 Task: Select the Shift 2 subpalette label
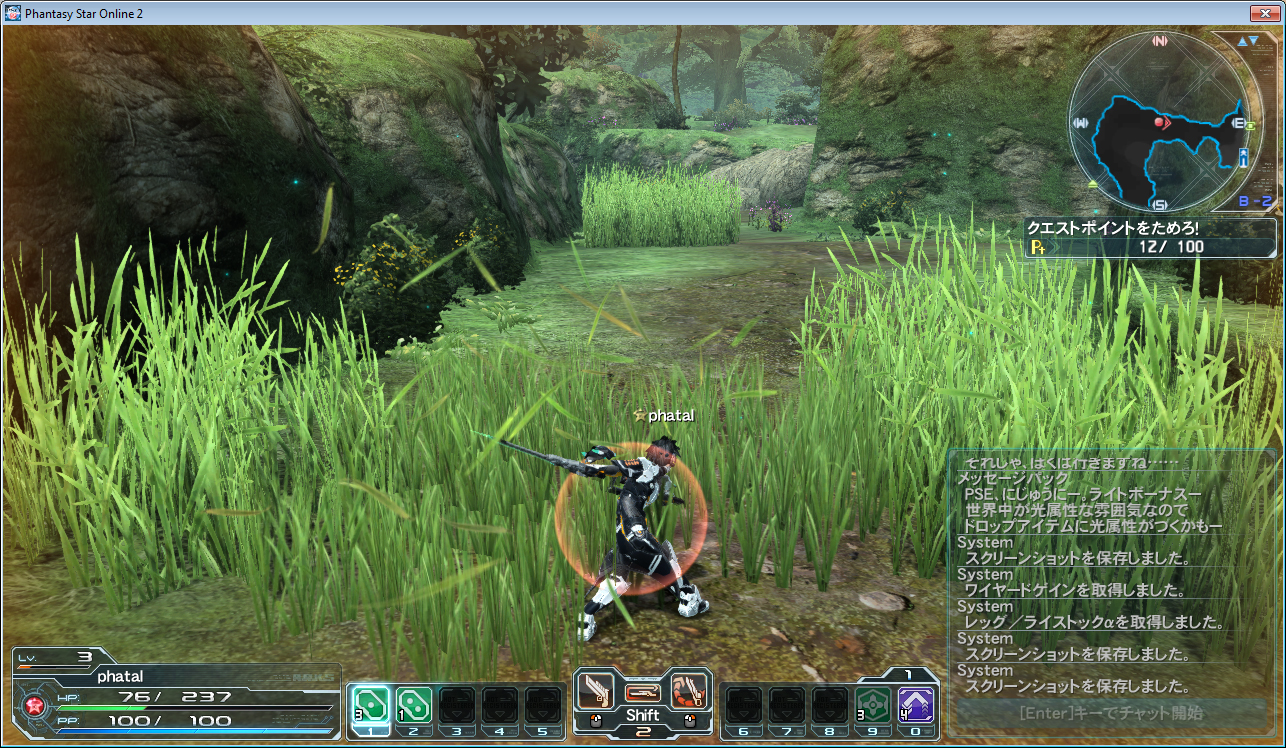tap(643, 717)
